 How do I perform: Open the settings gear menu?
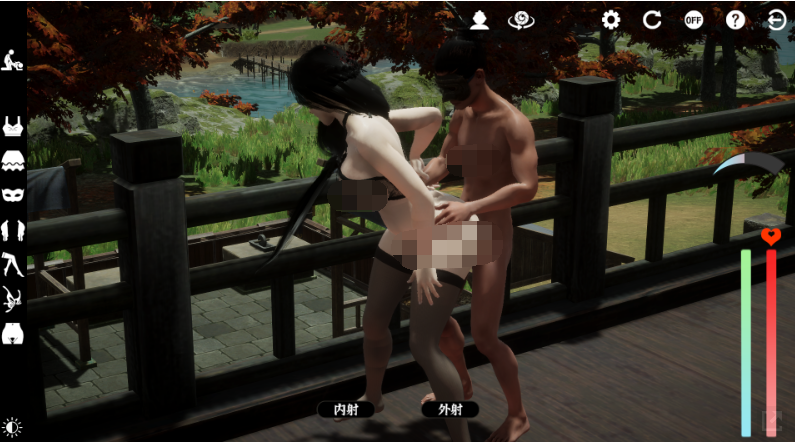pos(611,20)
